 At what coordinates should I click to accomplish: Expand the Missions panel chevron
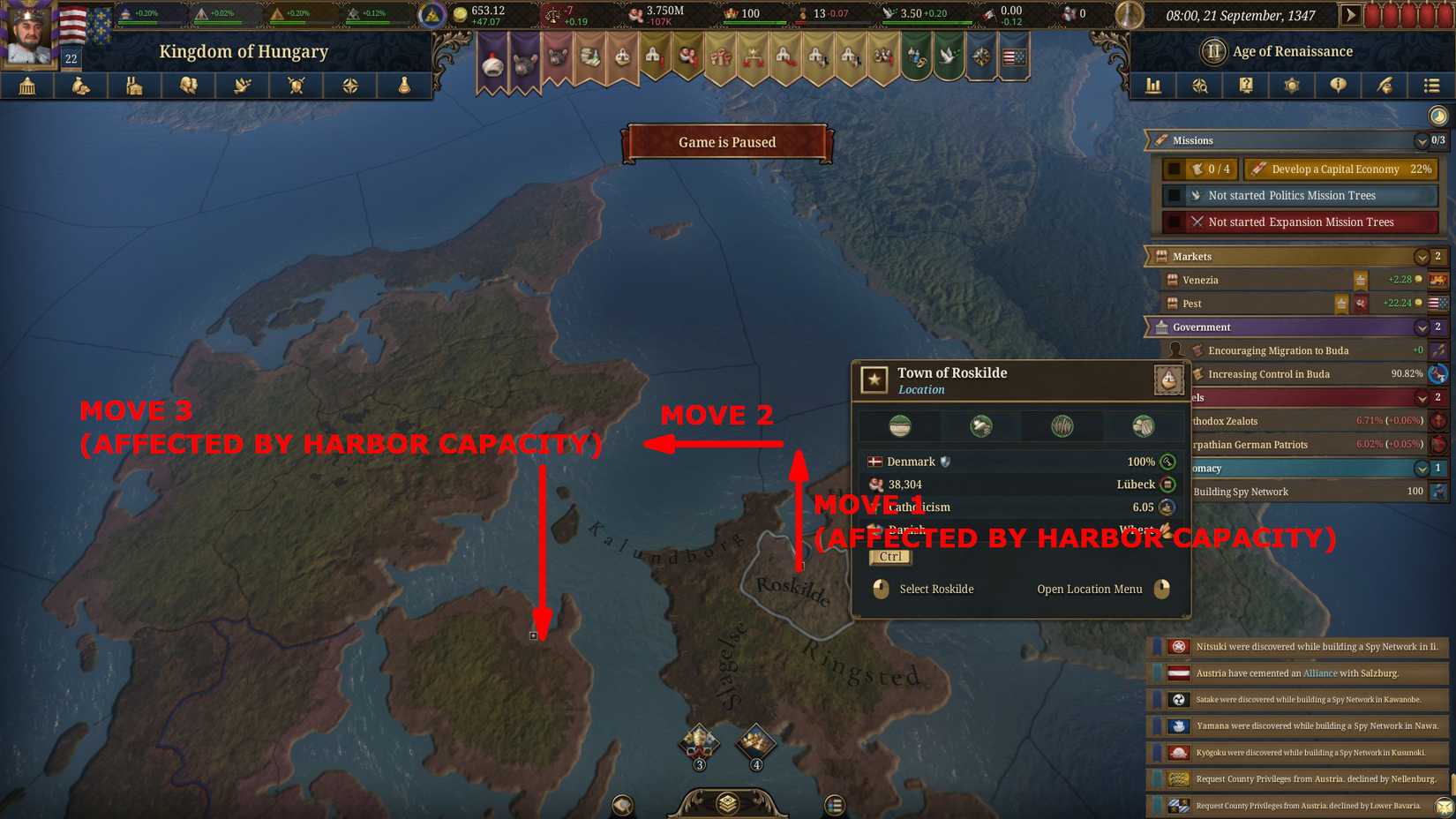click(x=1422, y=140)
